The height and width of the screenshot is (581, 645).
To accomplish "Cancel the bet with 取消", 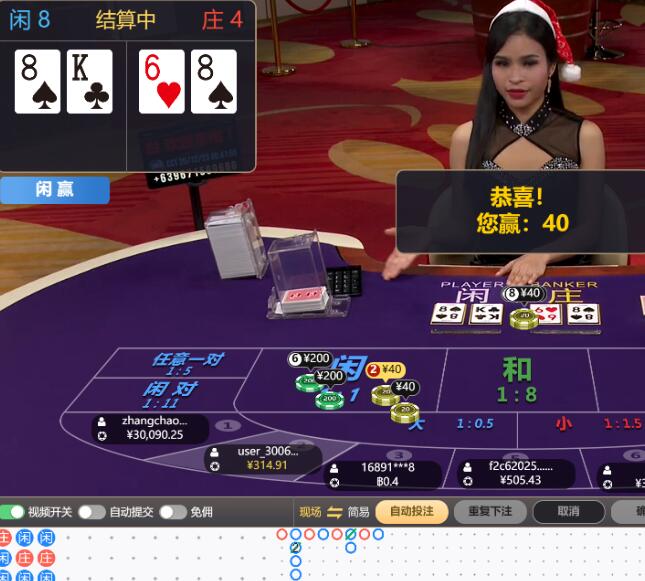I will [x=568, y=511].
